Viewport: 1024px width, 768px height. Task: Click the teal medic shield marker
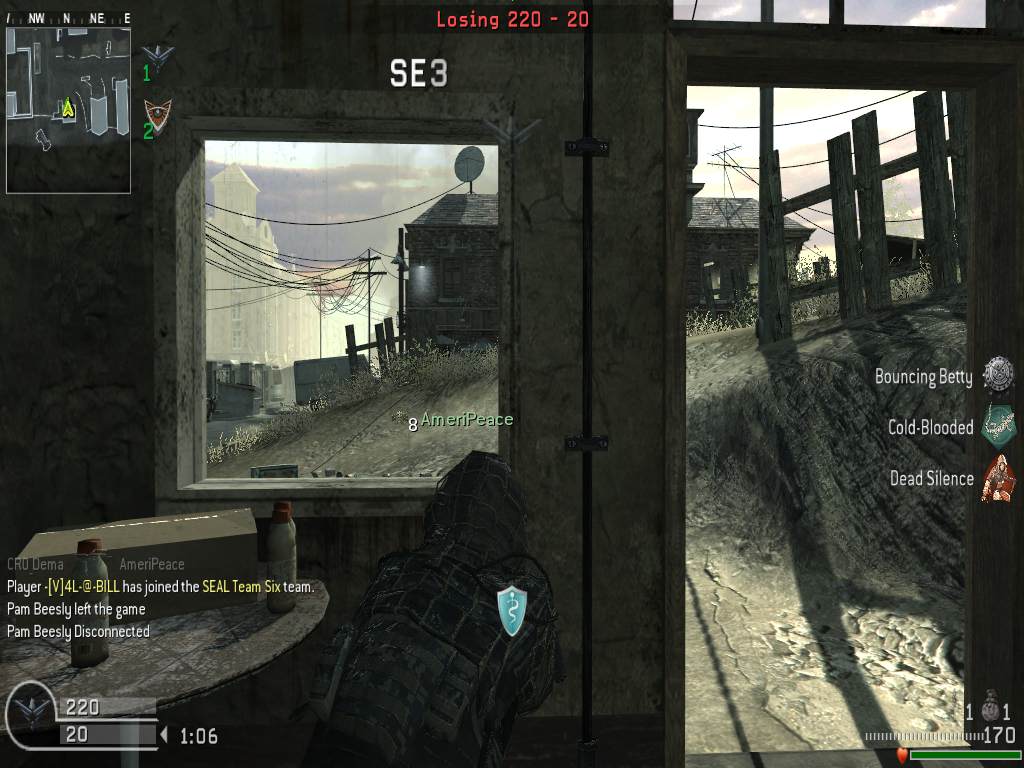pyautogui.click(x=511, y=610)
